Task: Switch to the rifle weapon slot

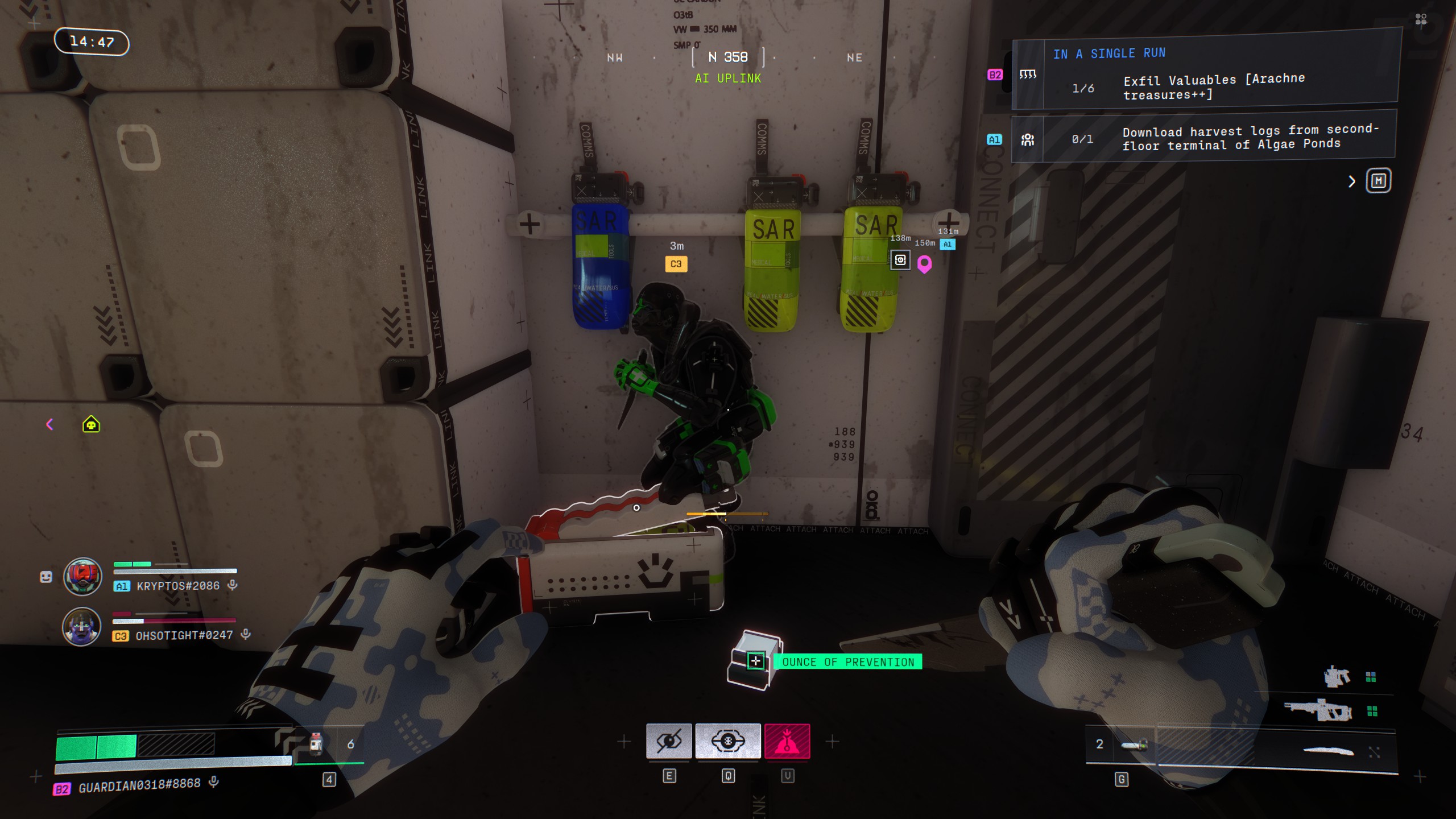Action: [1318, 711]
